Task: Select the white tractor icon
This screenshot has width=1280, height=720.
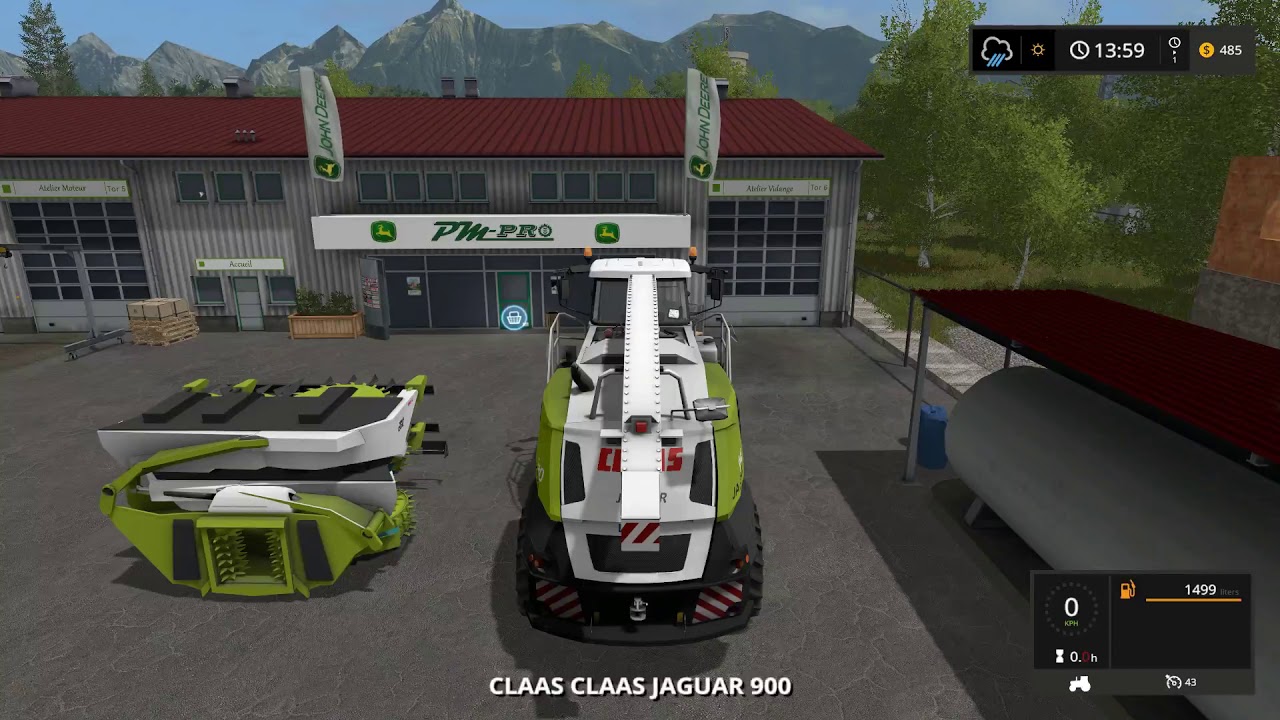Action: (1080, 683)
